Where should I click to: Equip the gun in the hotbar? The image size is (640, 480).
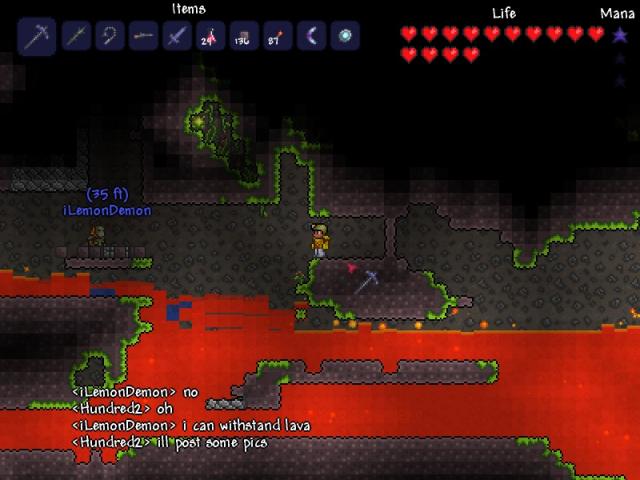click(x=144, y=37)
